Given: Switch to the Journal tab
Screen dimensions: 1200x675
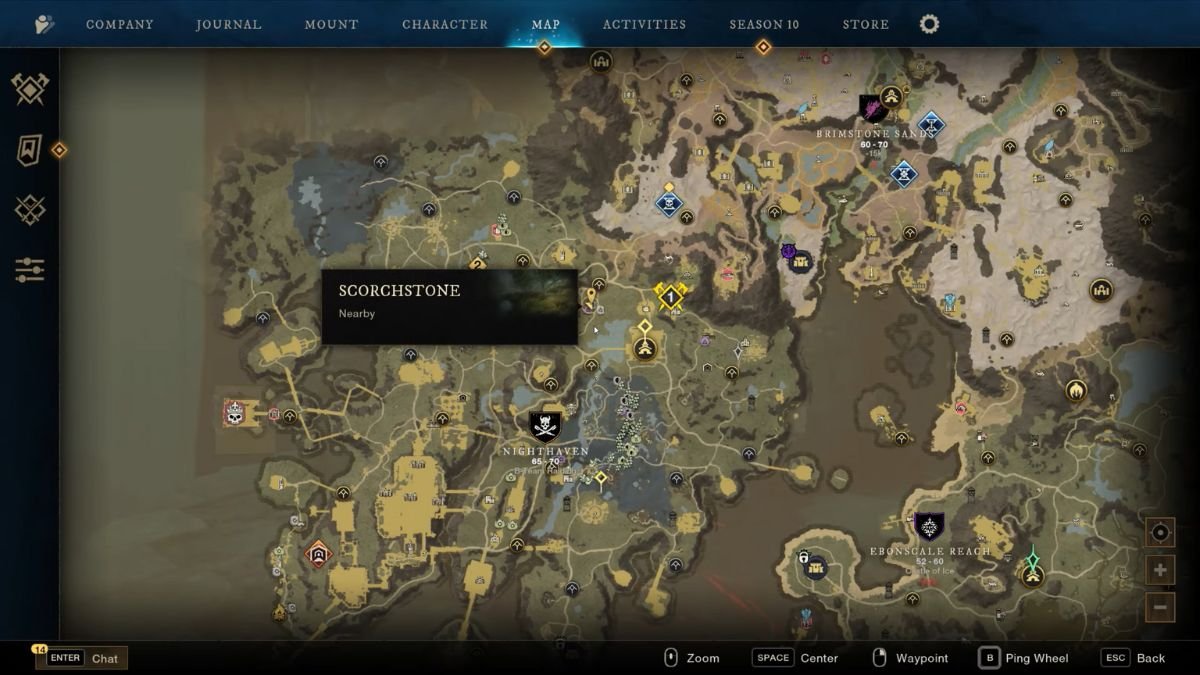Looking at the screenshot, I should pyautogui.click(x=229, y=24).
